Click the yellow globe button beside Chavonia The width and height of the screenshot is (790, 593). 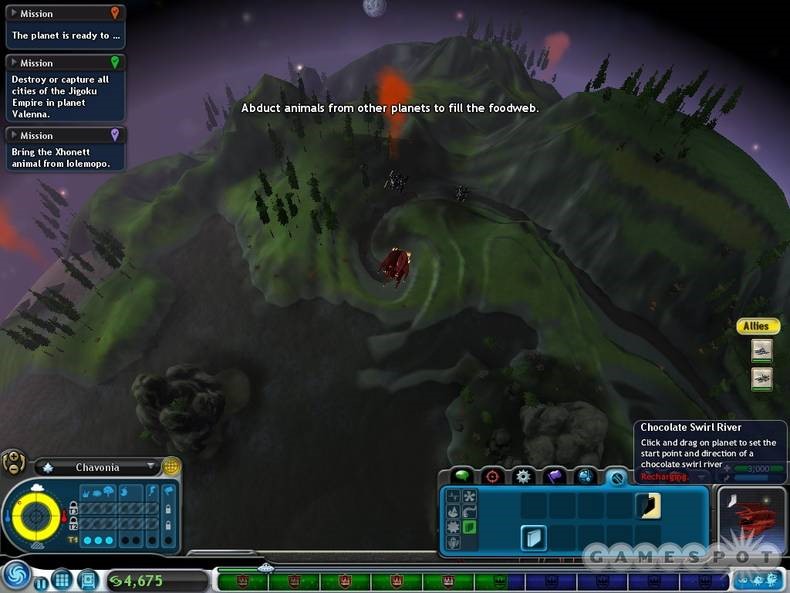click(172, 466)
